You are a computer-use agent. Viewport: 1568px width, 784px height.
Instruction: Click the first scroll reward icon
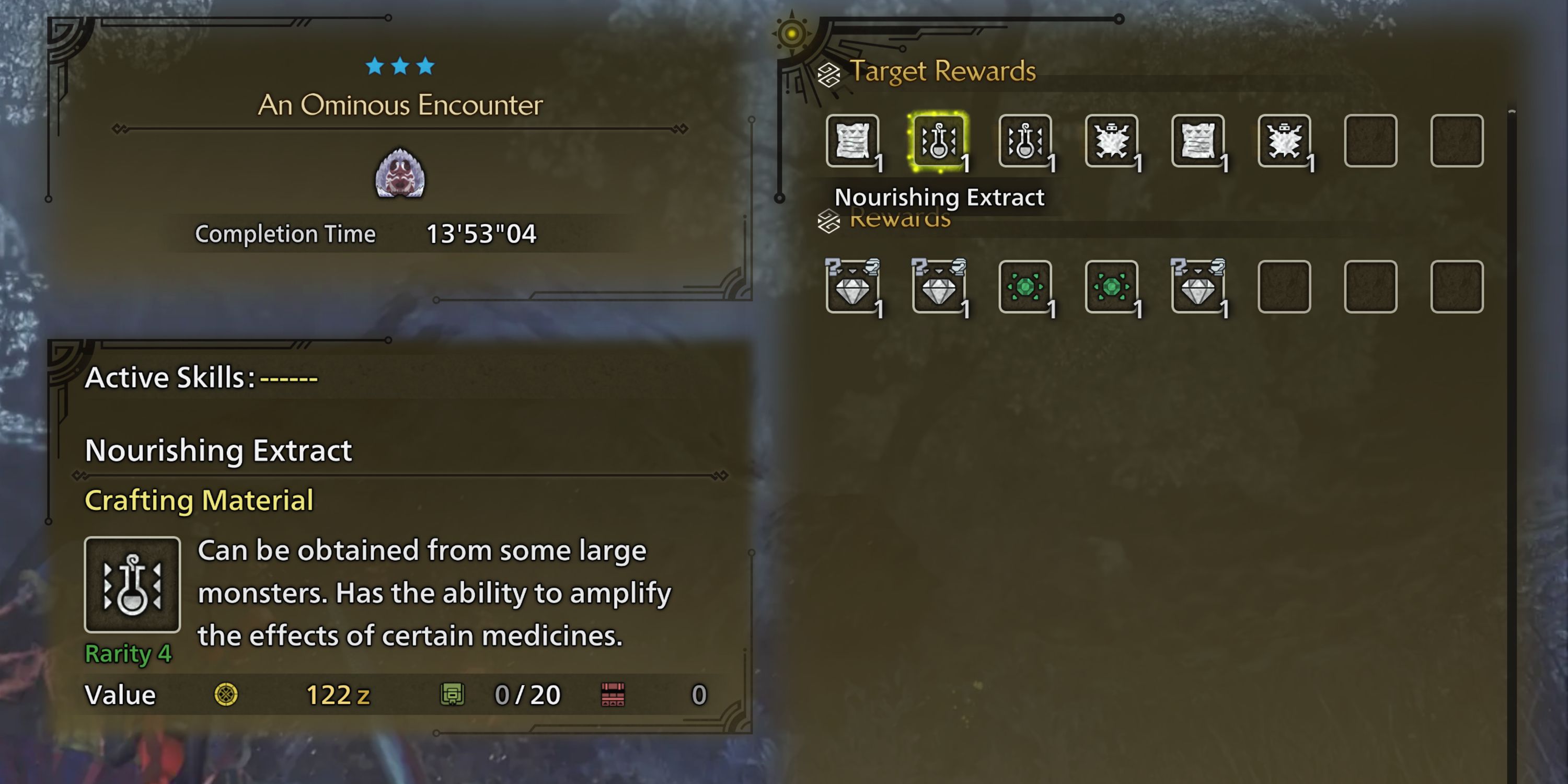(854, 141)
